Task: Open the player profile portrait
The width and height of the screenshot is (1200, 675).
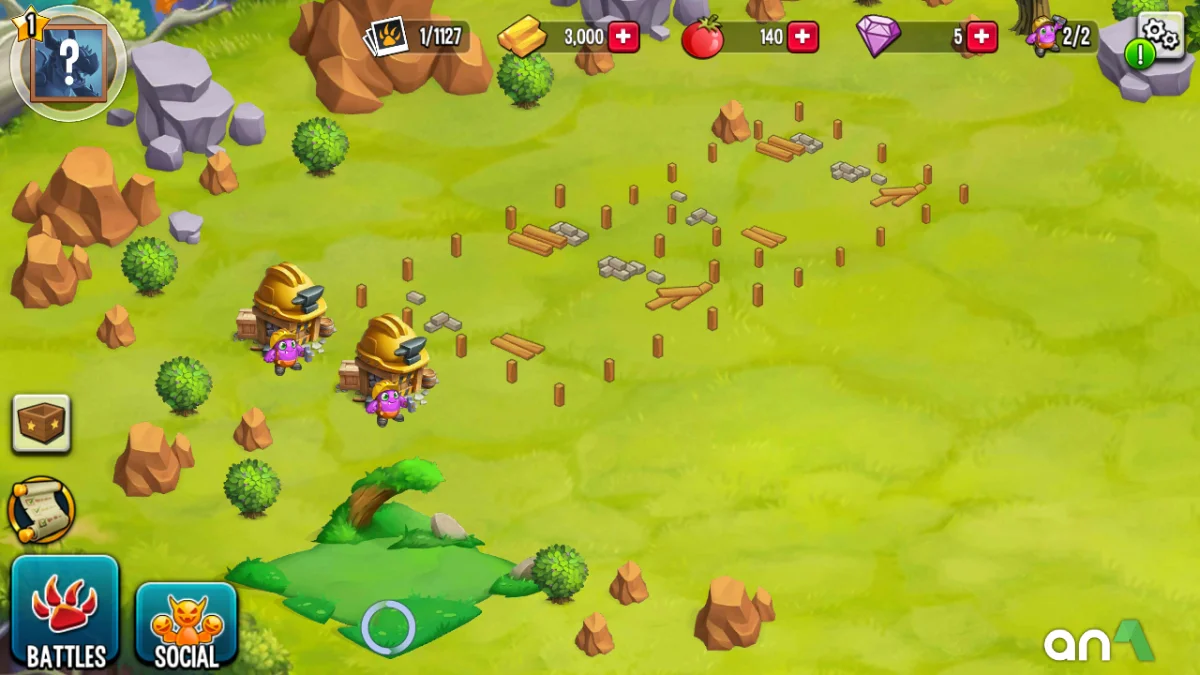Action: [68, 62]
